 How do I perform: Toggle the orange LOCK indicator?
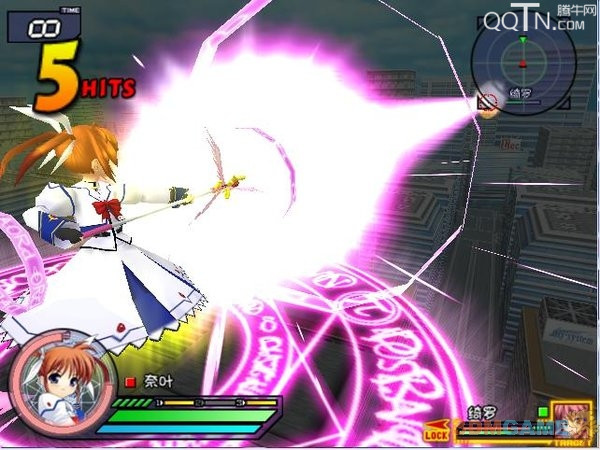click(437, 434)
